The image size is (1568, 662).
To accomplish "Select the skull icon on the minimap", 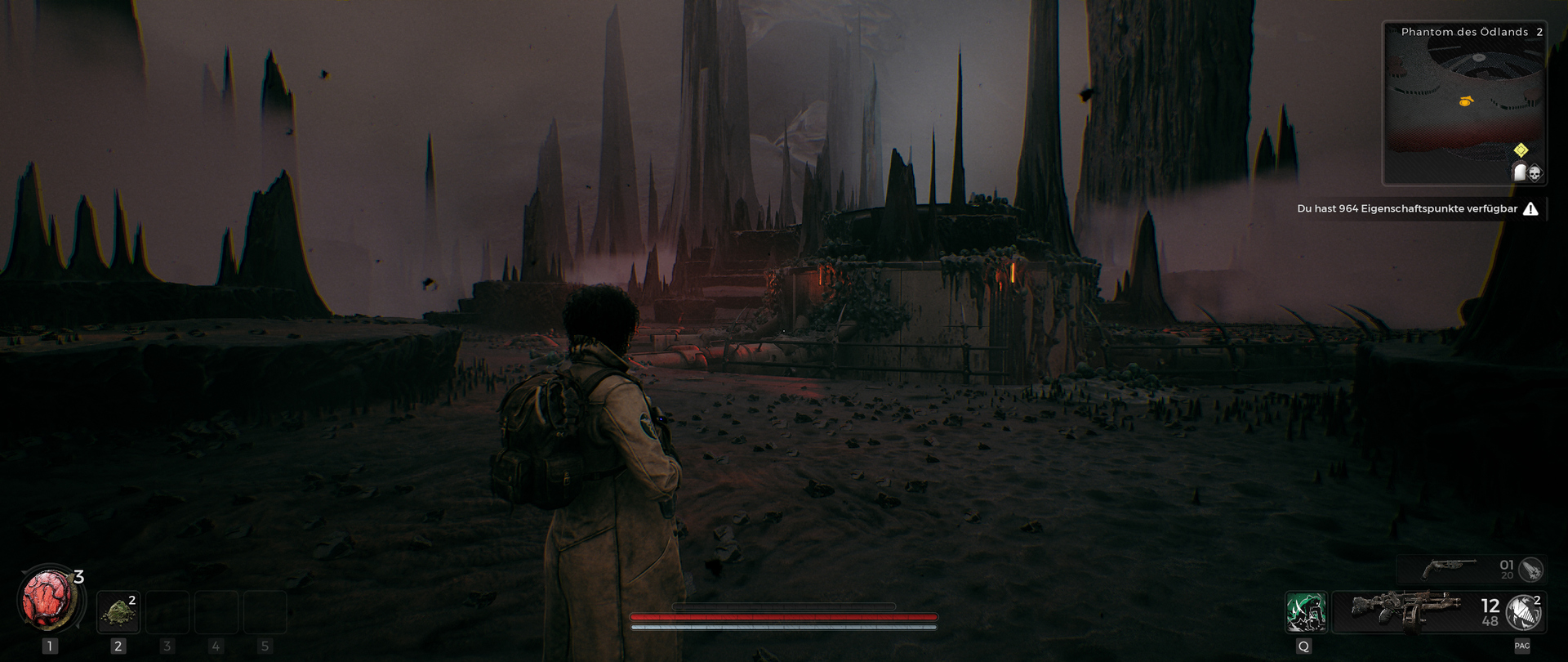I will (1535, 172).
